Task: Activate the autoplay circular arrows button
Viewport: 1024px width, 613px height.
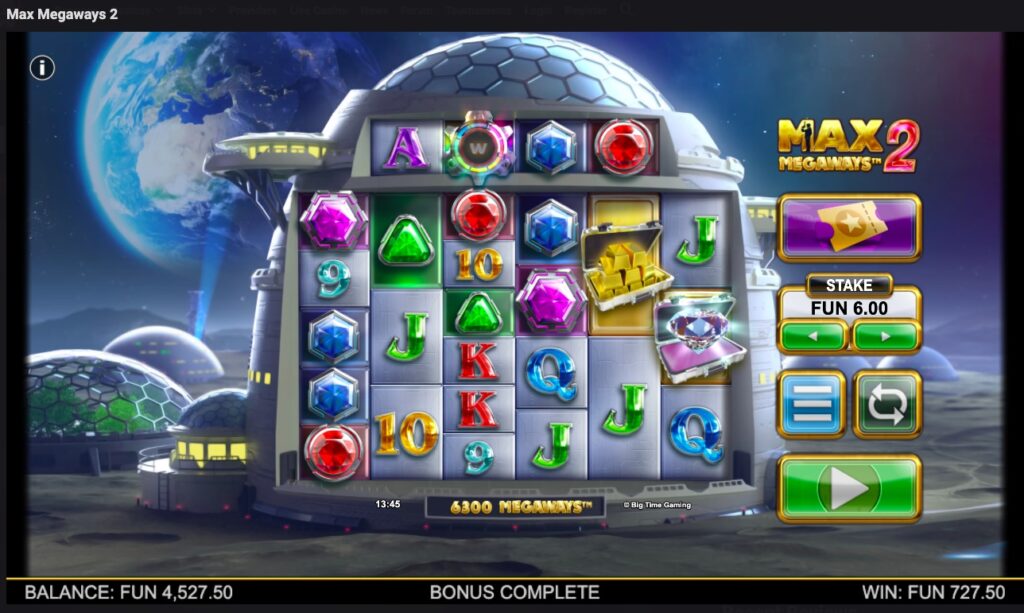Action: [x=887, y=405]
